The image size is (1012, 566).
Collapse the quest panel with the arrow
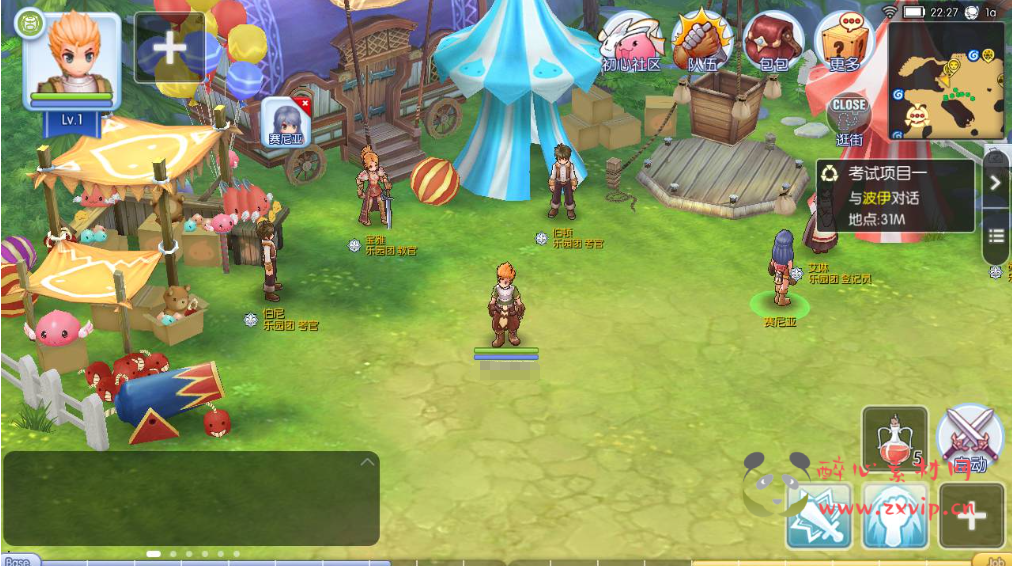coord(995,182)
